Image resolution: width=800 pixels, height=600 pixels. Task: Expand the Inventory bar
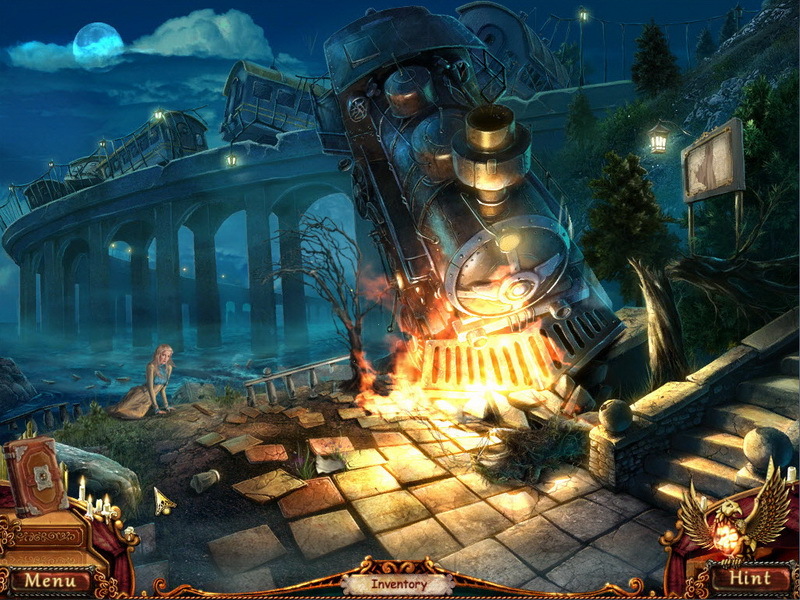point(399,584)
